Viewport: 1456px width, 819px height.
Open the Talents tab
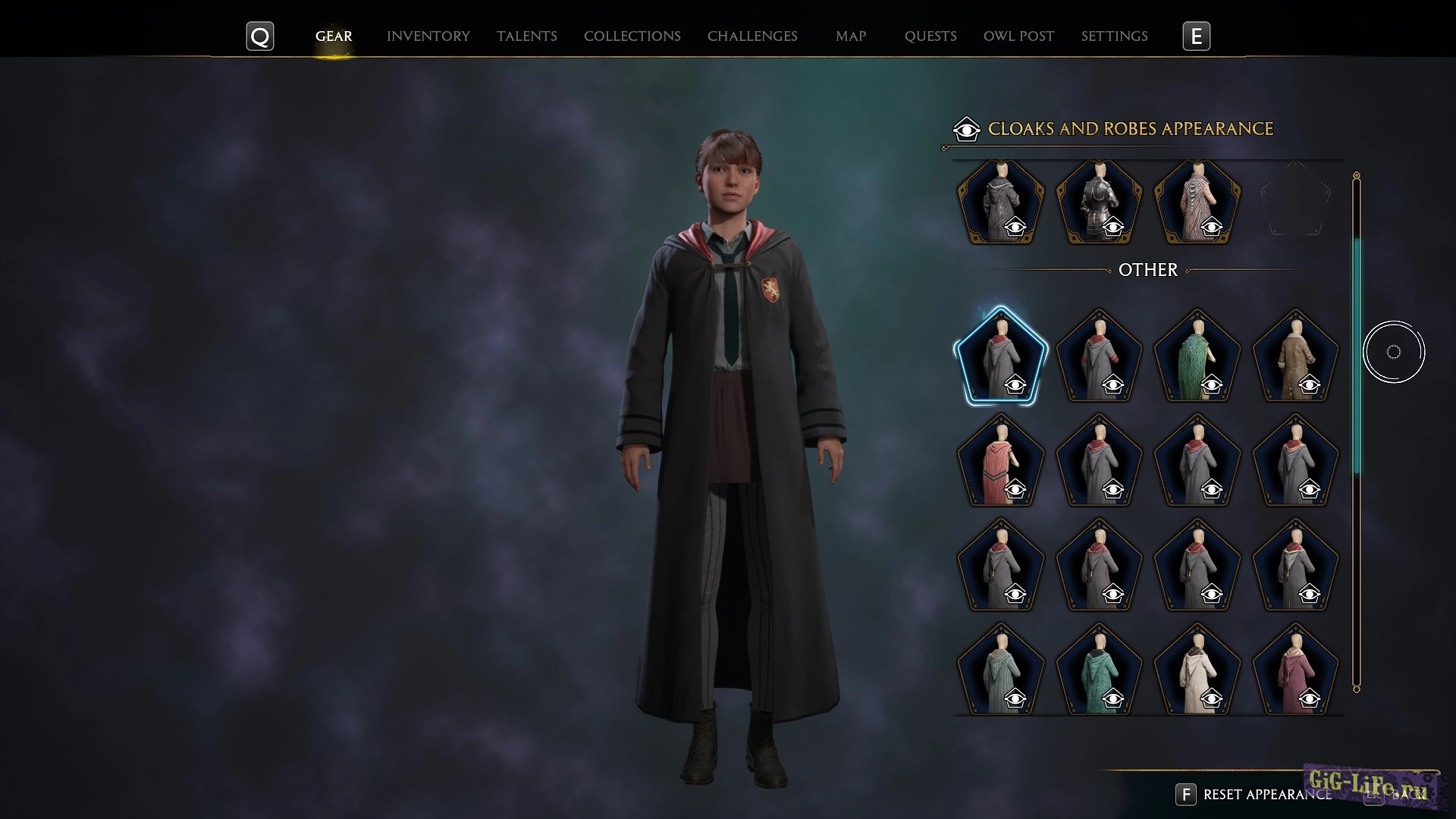click(526, 36)
